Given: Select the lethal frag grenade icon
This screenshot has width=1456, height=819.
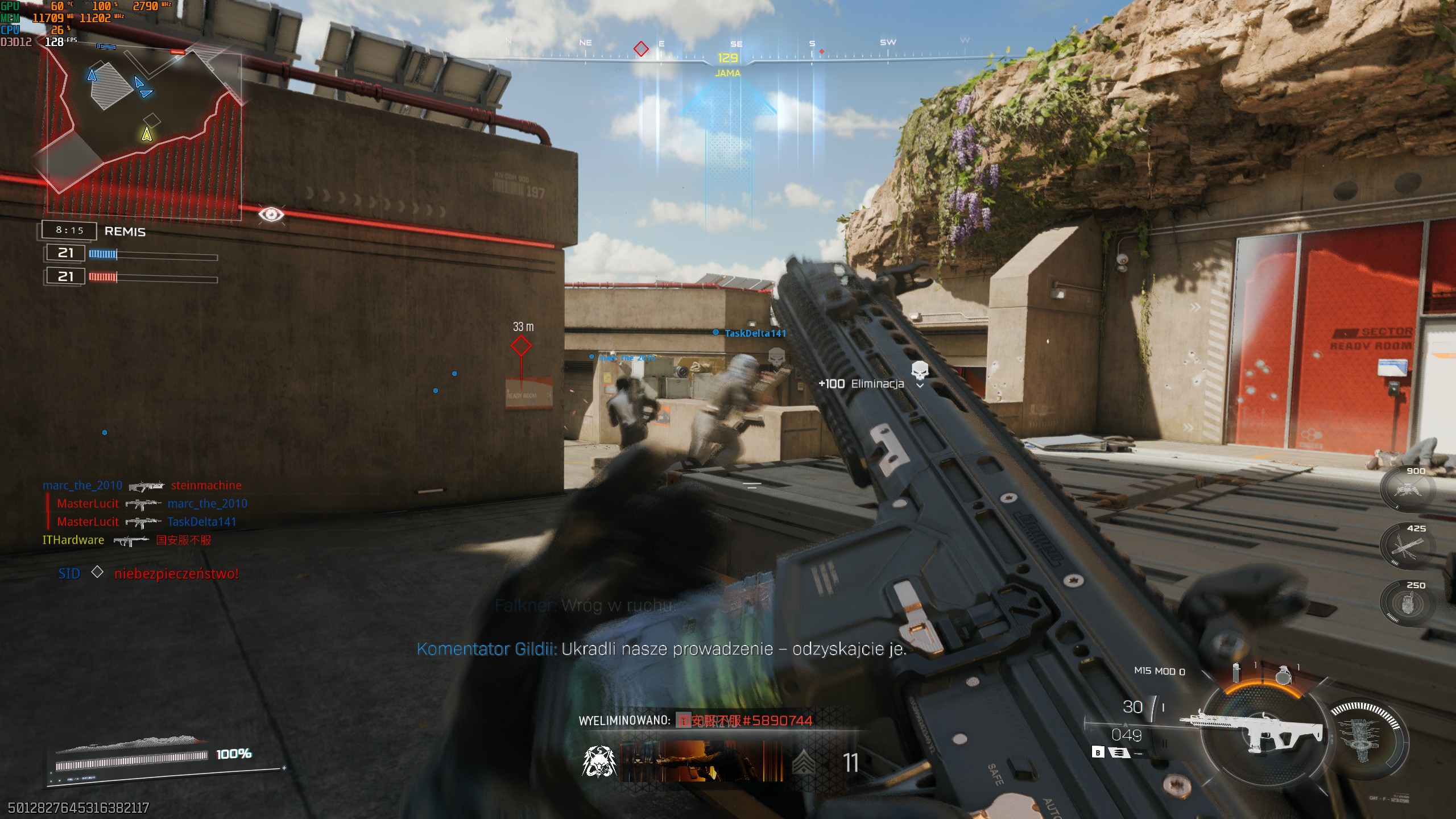Looking at the screenshot, I should (1283, 675).
